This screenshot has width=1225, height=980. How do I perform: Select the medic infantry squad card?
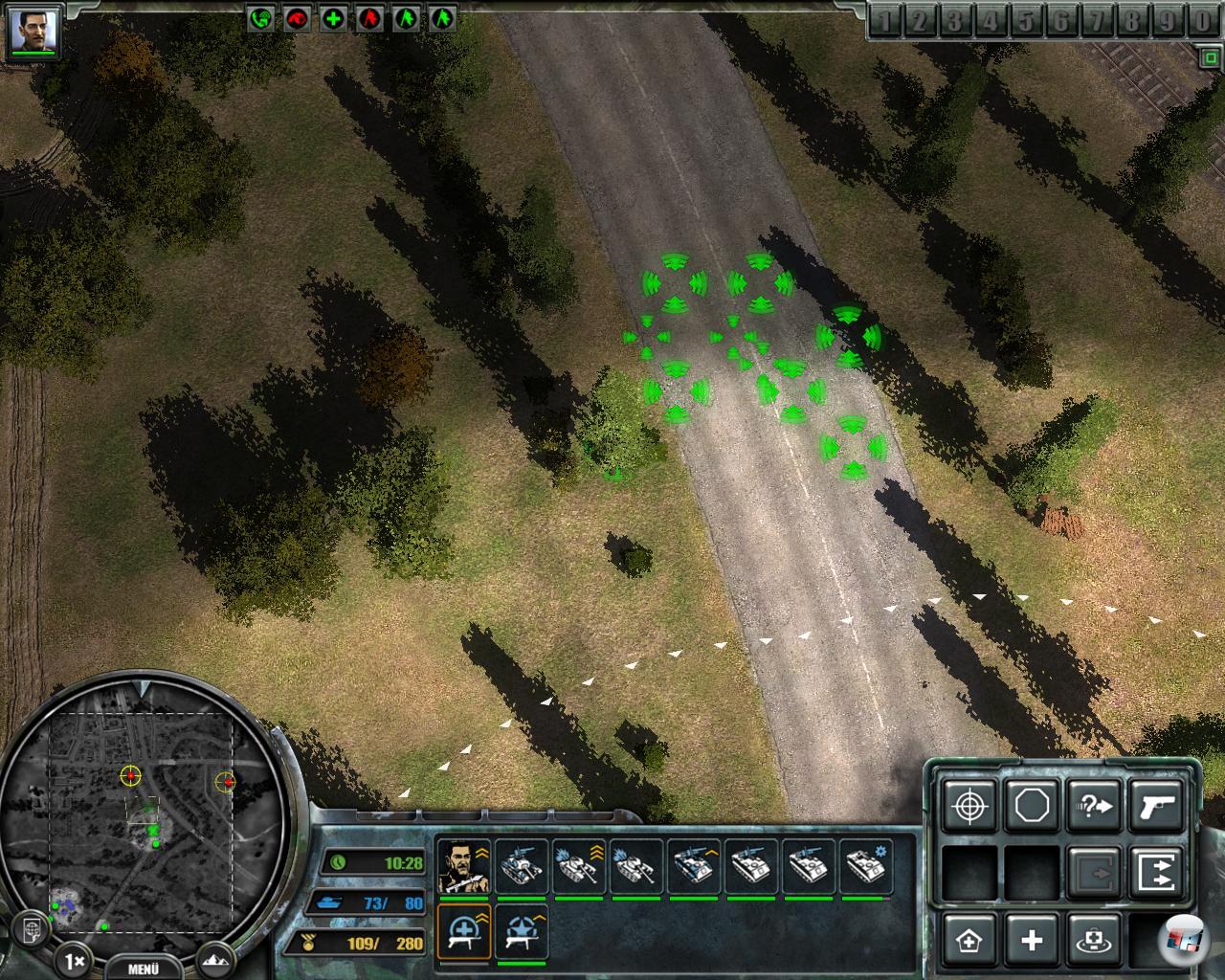click(464, 932)
